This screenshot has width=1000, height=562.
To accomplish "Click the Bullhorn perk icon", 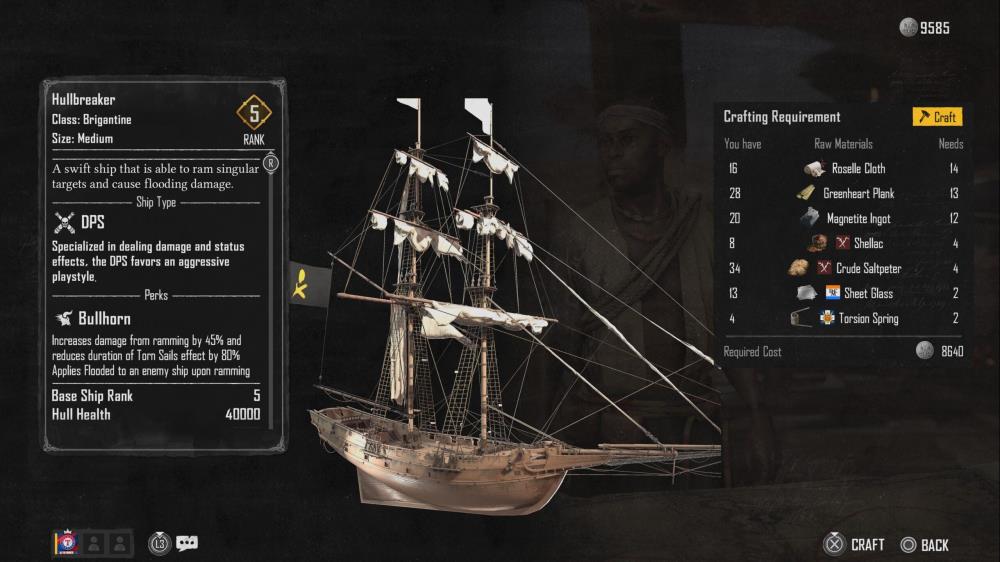I will tap(63, 319).
